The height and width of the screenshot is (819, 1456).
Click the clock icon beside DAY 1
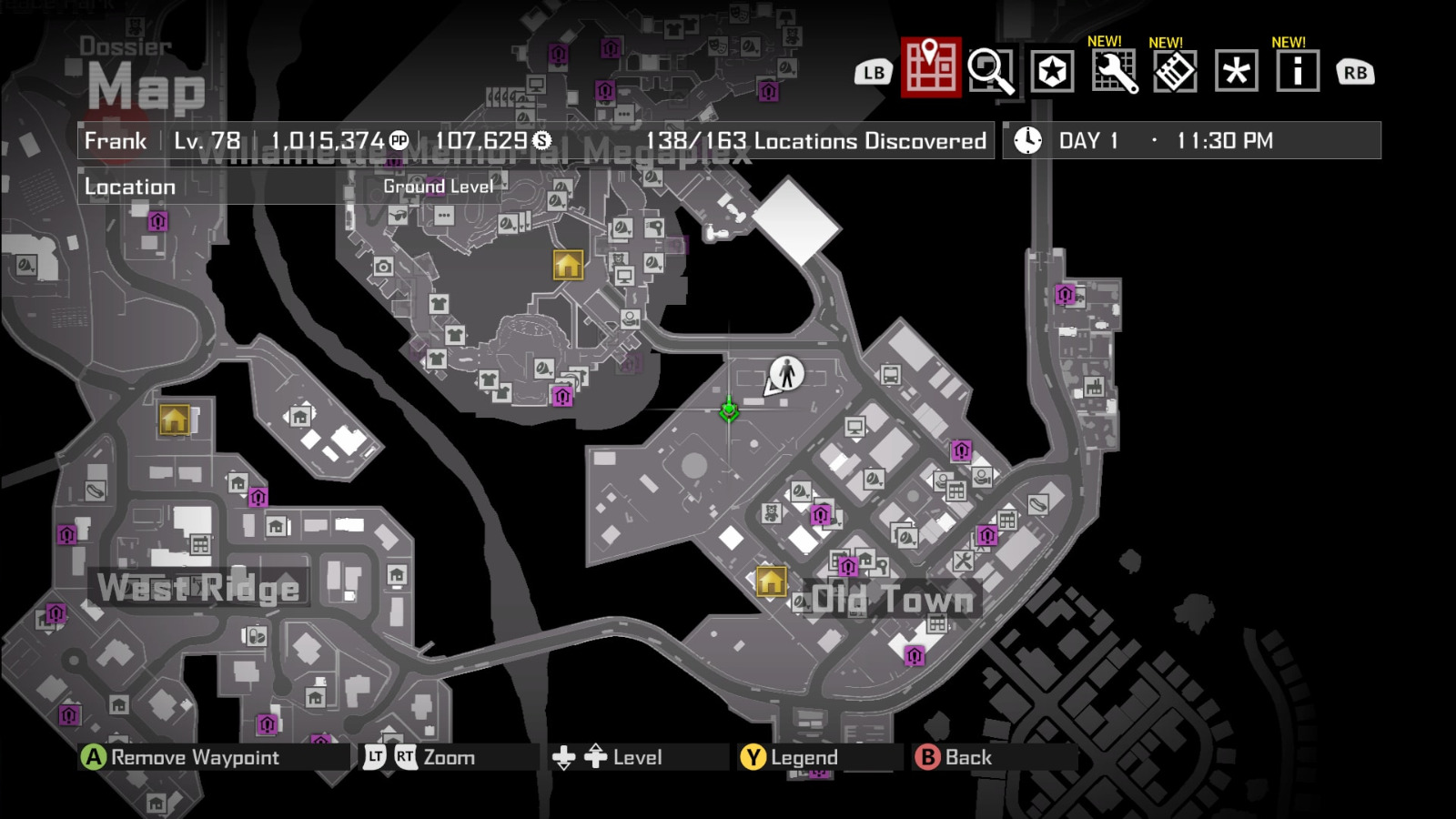(1027, 140)
